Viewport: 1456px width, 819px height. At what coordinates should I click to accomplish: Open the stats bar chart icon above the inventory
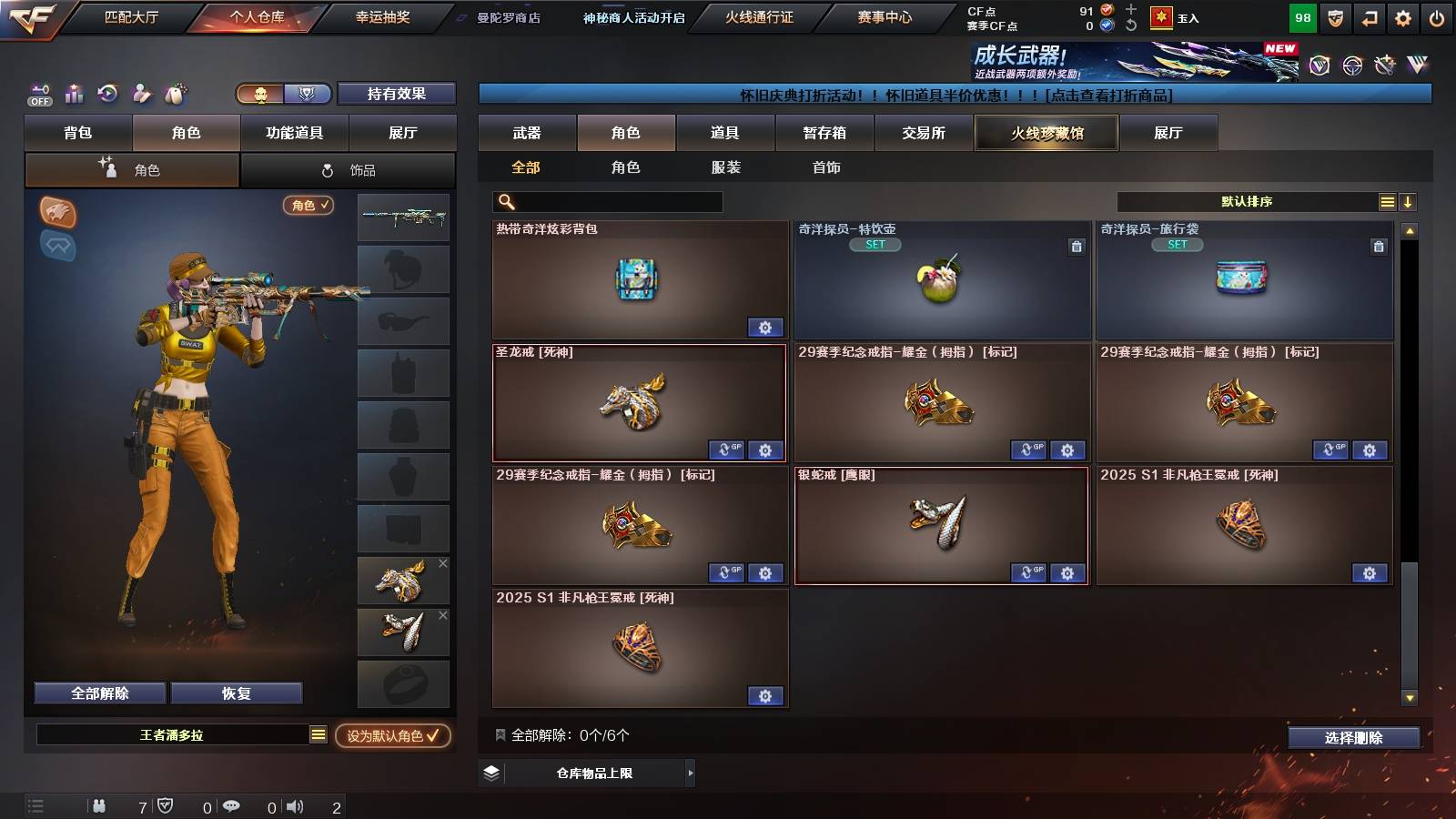tap(74, 93)
